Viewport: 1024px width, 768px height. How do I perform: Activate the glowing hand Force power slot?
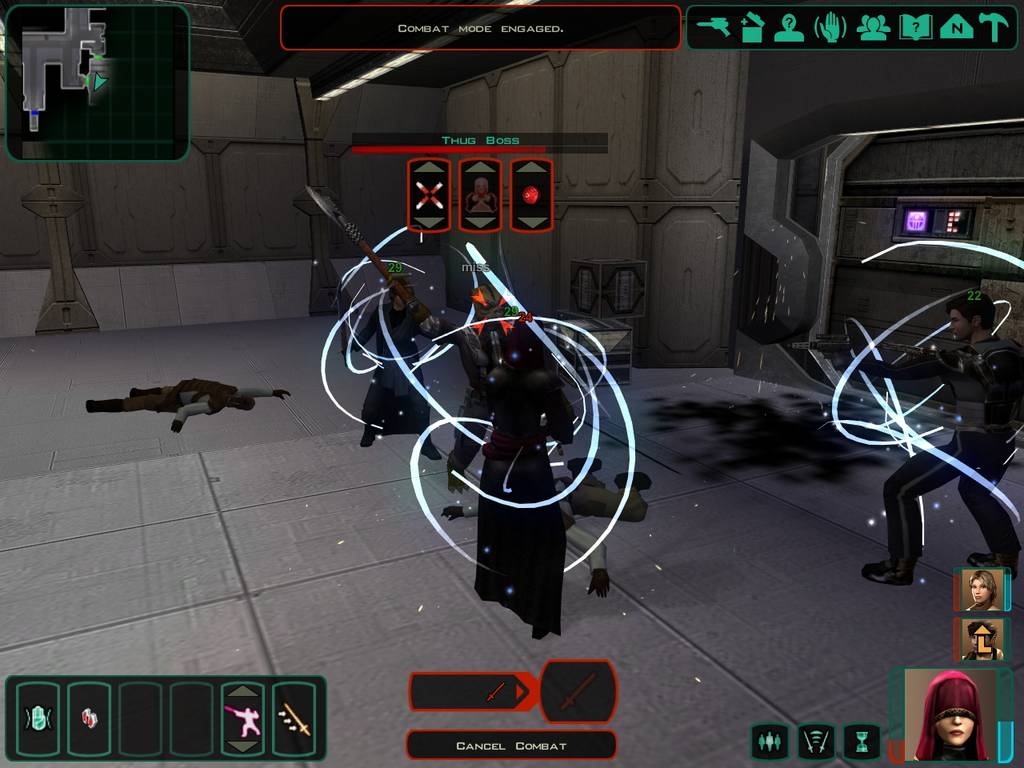click(37, 718)
